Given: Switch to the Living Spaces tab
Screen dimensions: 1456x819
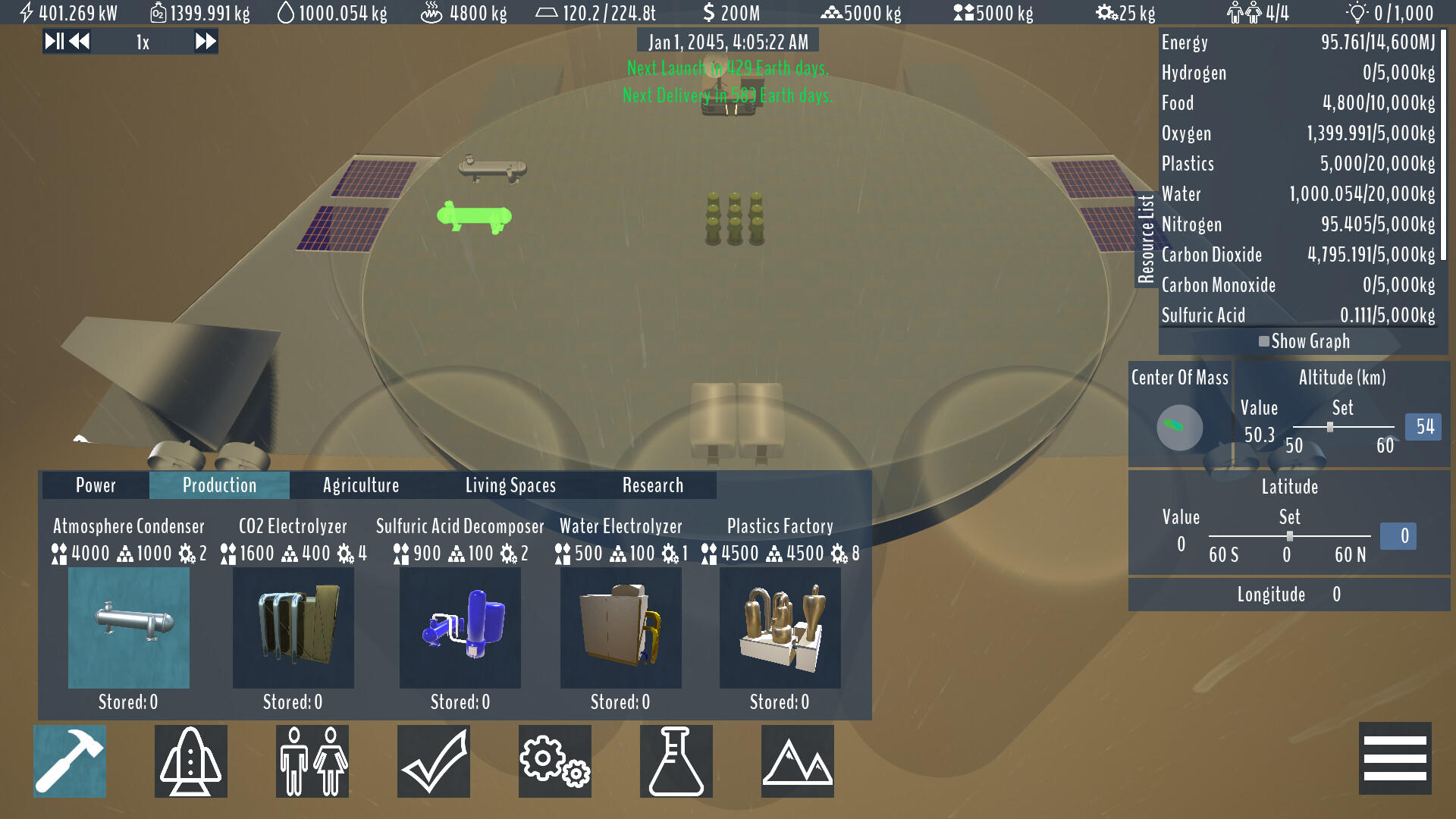Looking at the screenshot, I should coord(510,485).
